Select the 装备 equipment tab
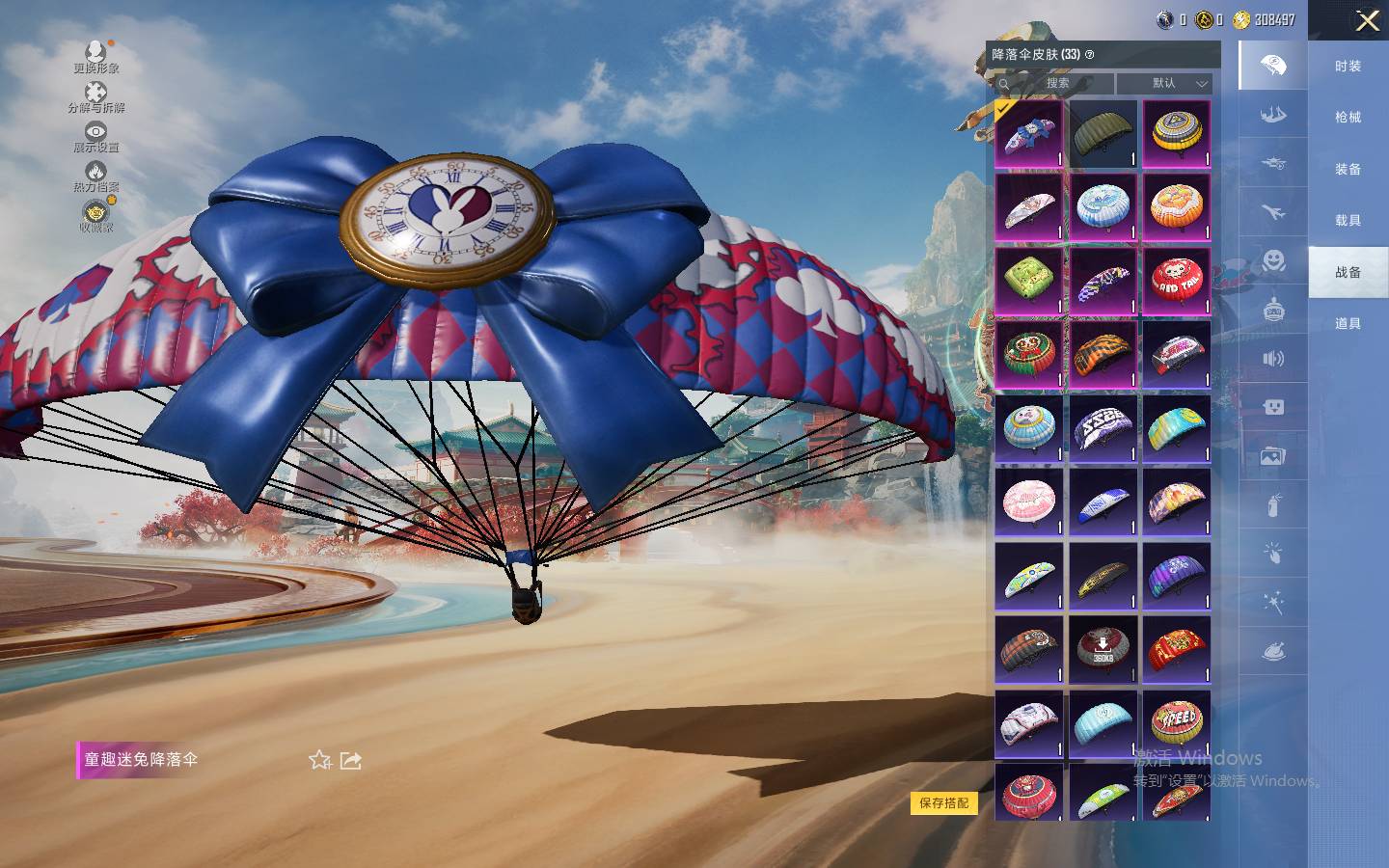Viewport: 1389px width, 868px height. coord(1348,169)
